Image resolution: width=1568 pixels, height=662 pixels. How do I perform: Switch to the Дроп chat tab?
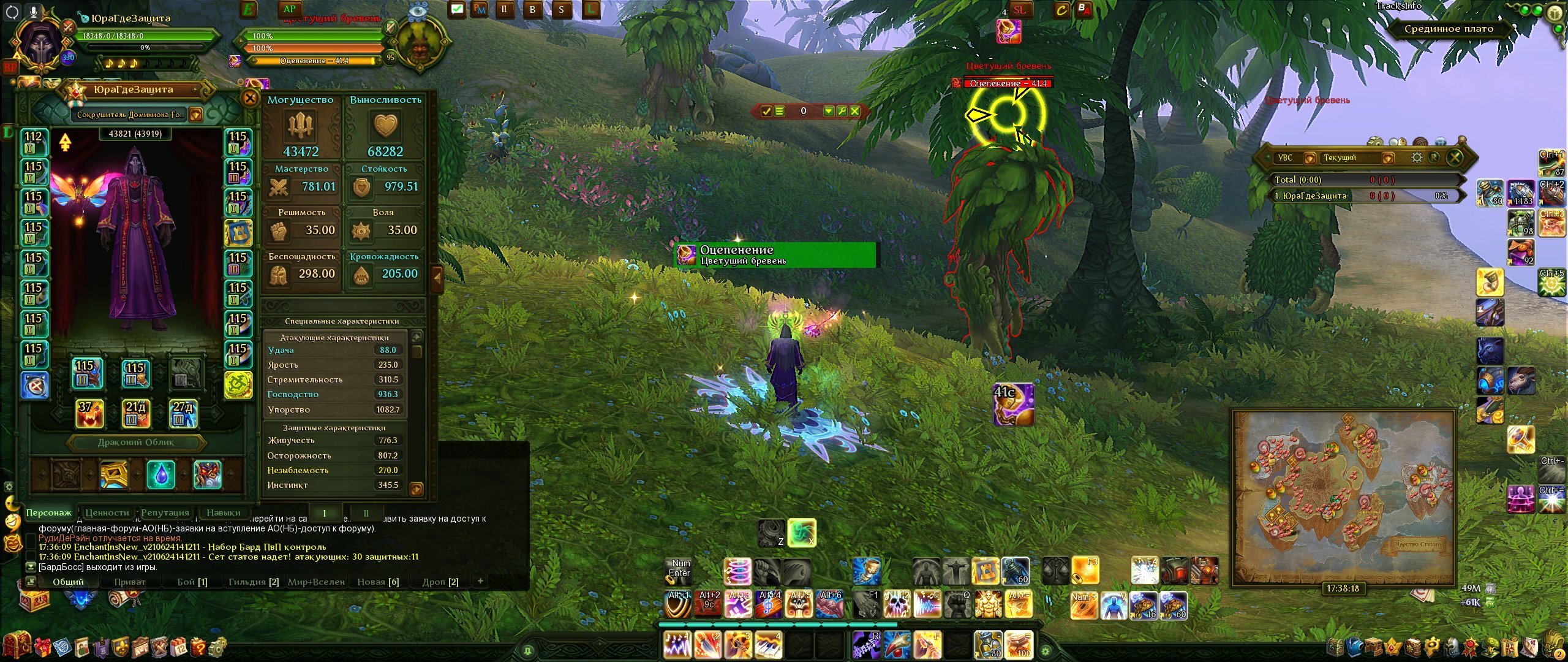(x=440, y=582)
